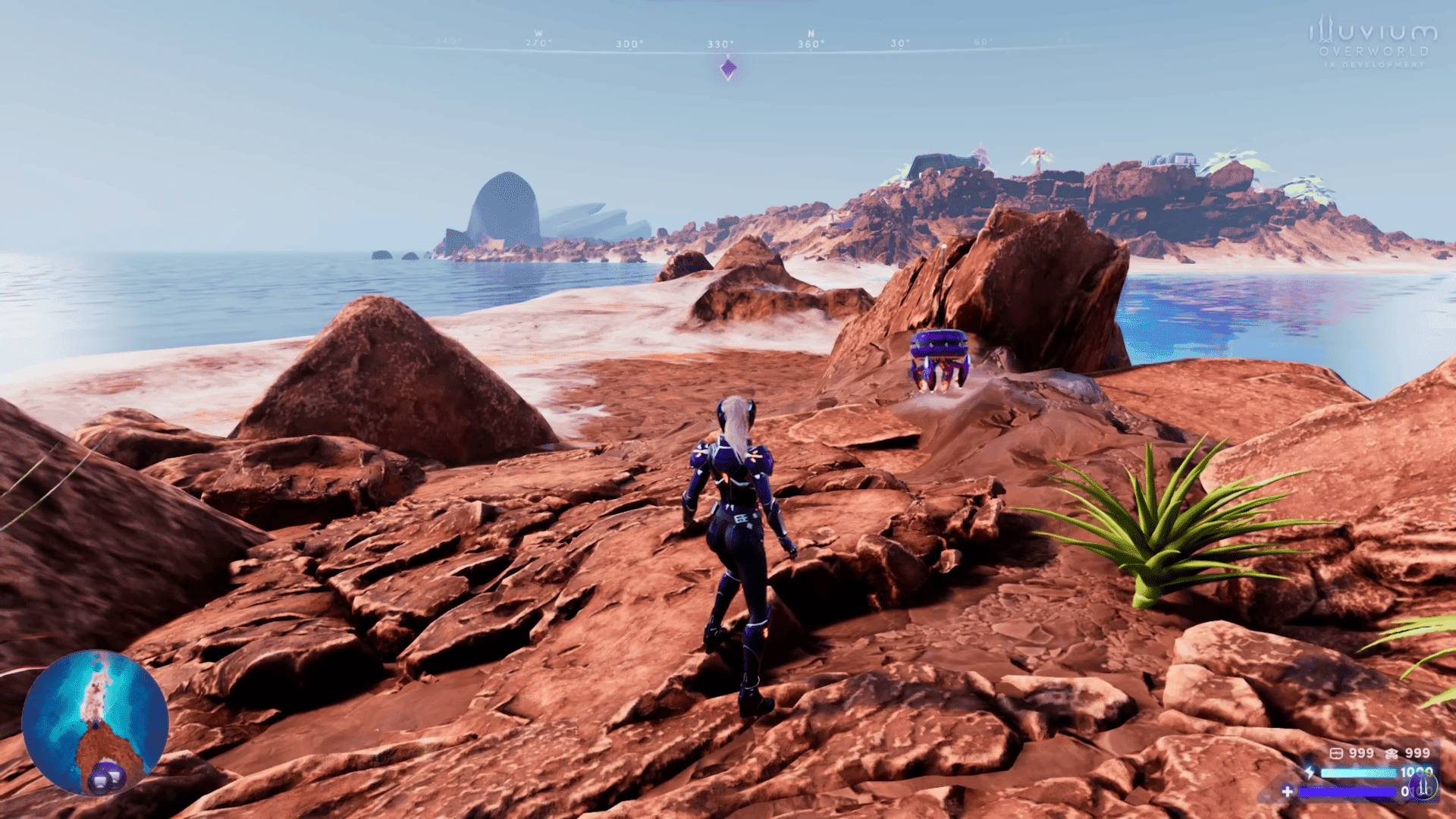Open the circular minimap
Screen dimensions: 1456x819
(95, 721)
